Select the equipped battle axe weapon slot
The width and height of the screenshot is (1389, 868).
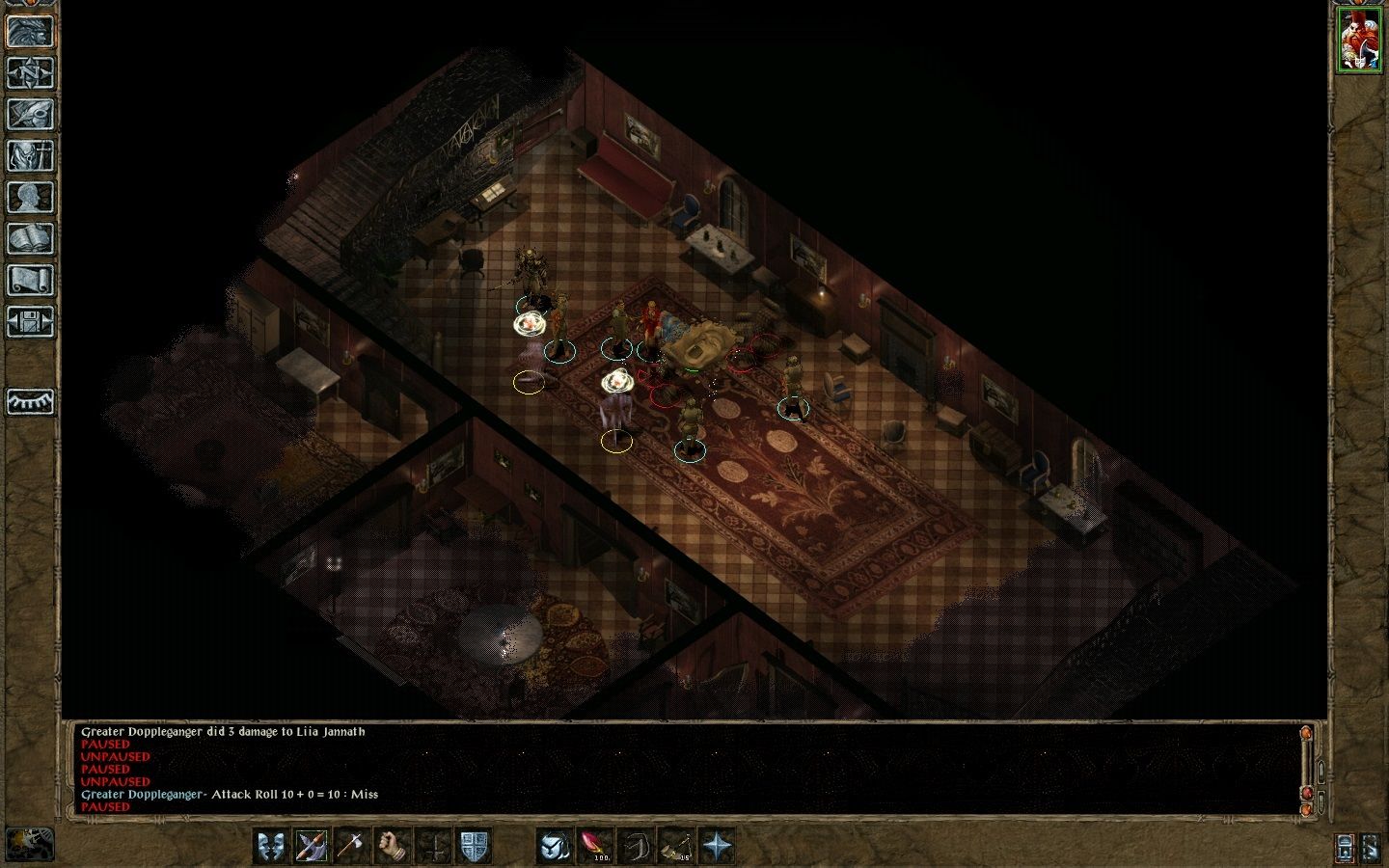point(312,847)
